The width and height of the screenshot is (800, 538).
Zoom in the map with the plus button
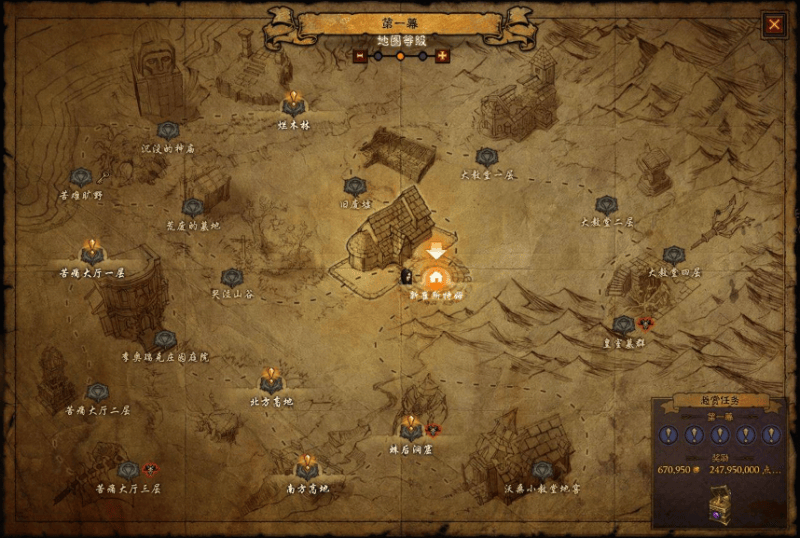442,56
